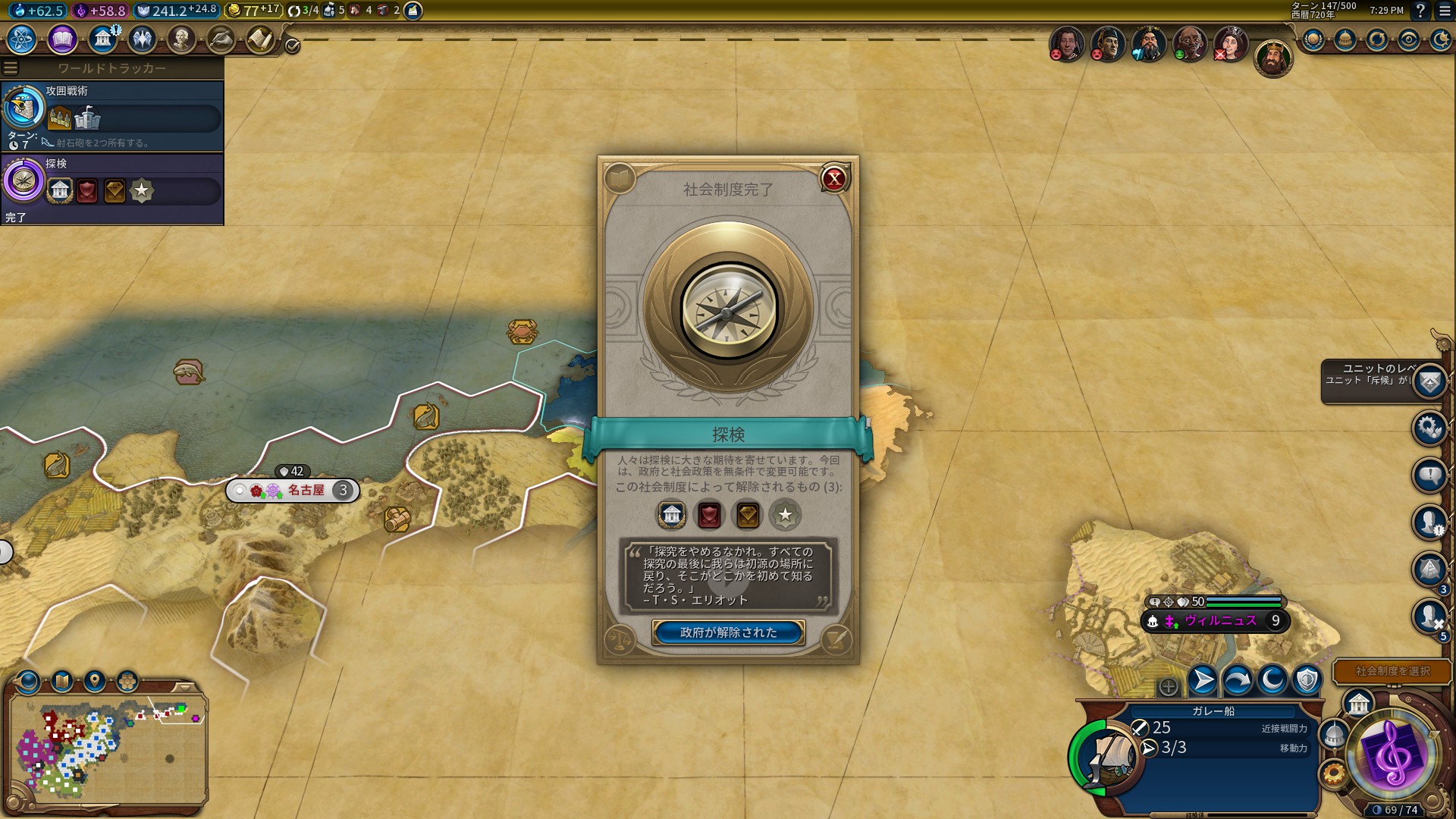
Task: Play the T.S. Eliot quote audio
Action: [x=728, y=582]
